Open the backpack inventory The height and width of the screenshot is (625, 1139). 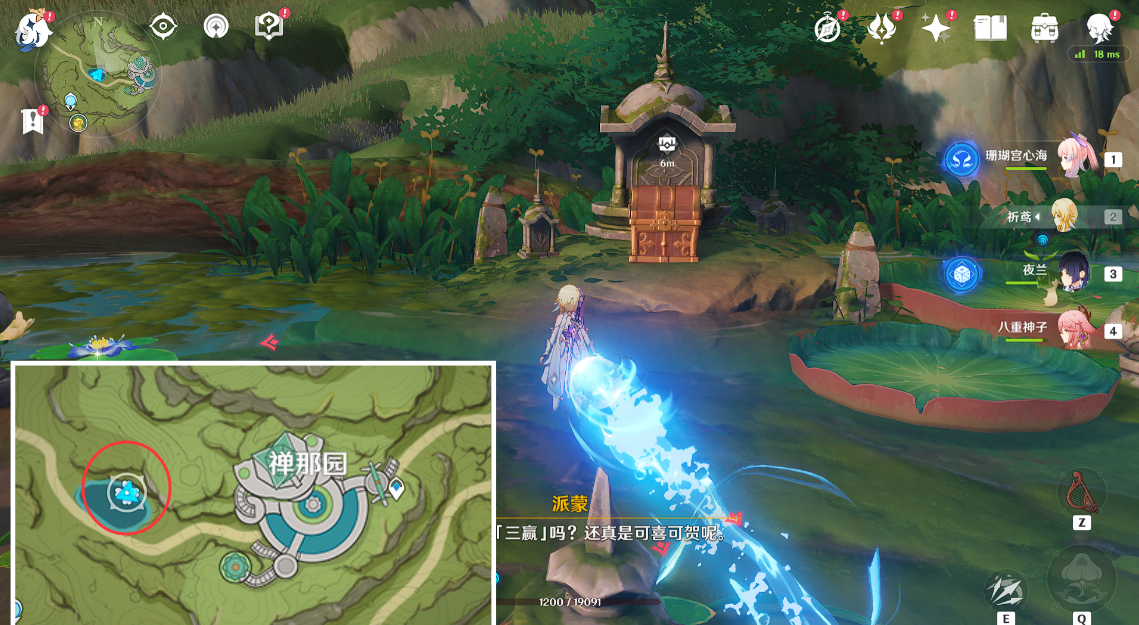[x=1045, y=28]
